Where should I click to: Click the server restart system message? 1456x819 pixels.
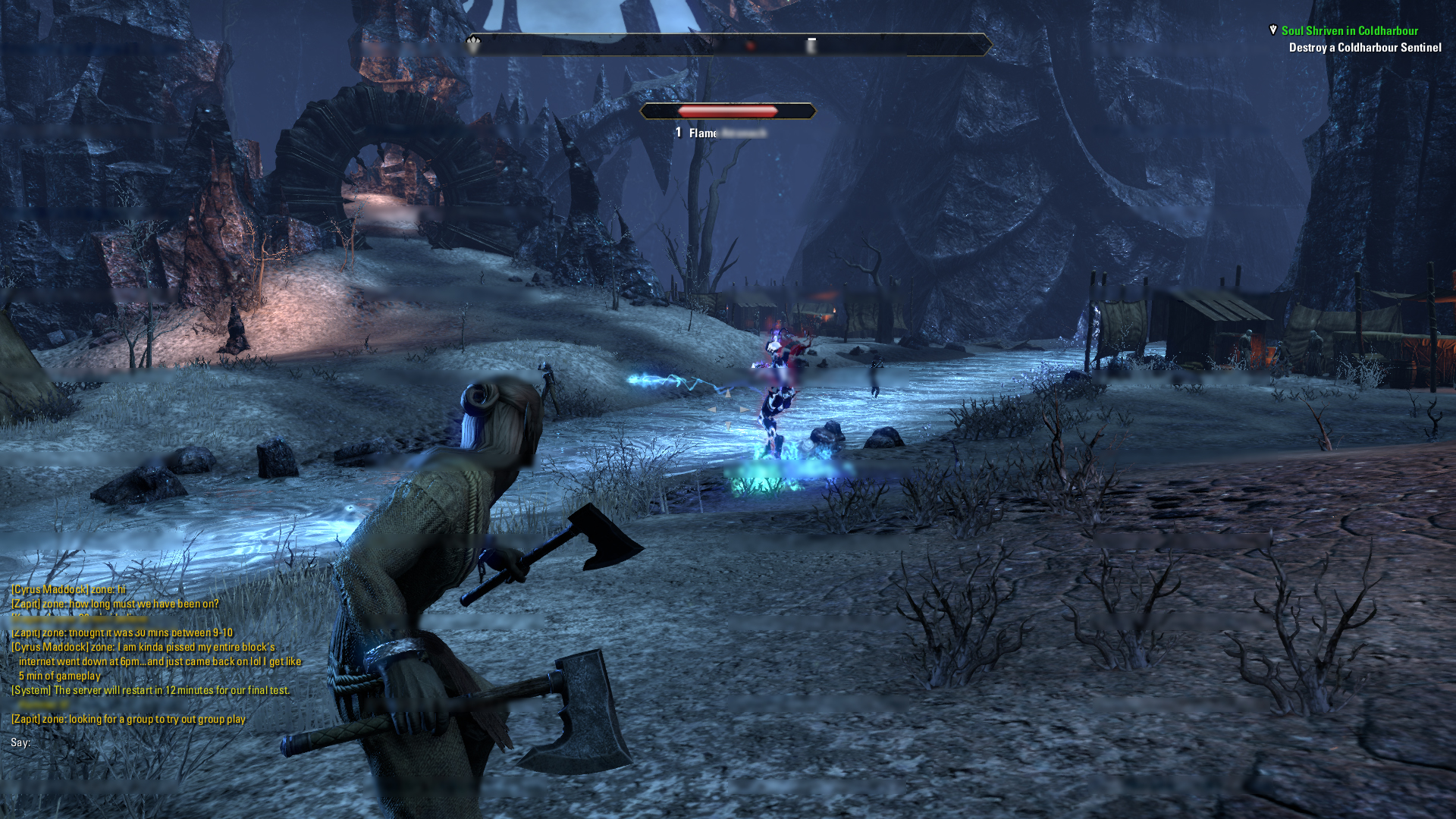[150, 690]
